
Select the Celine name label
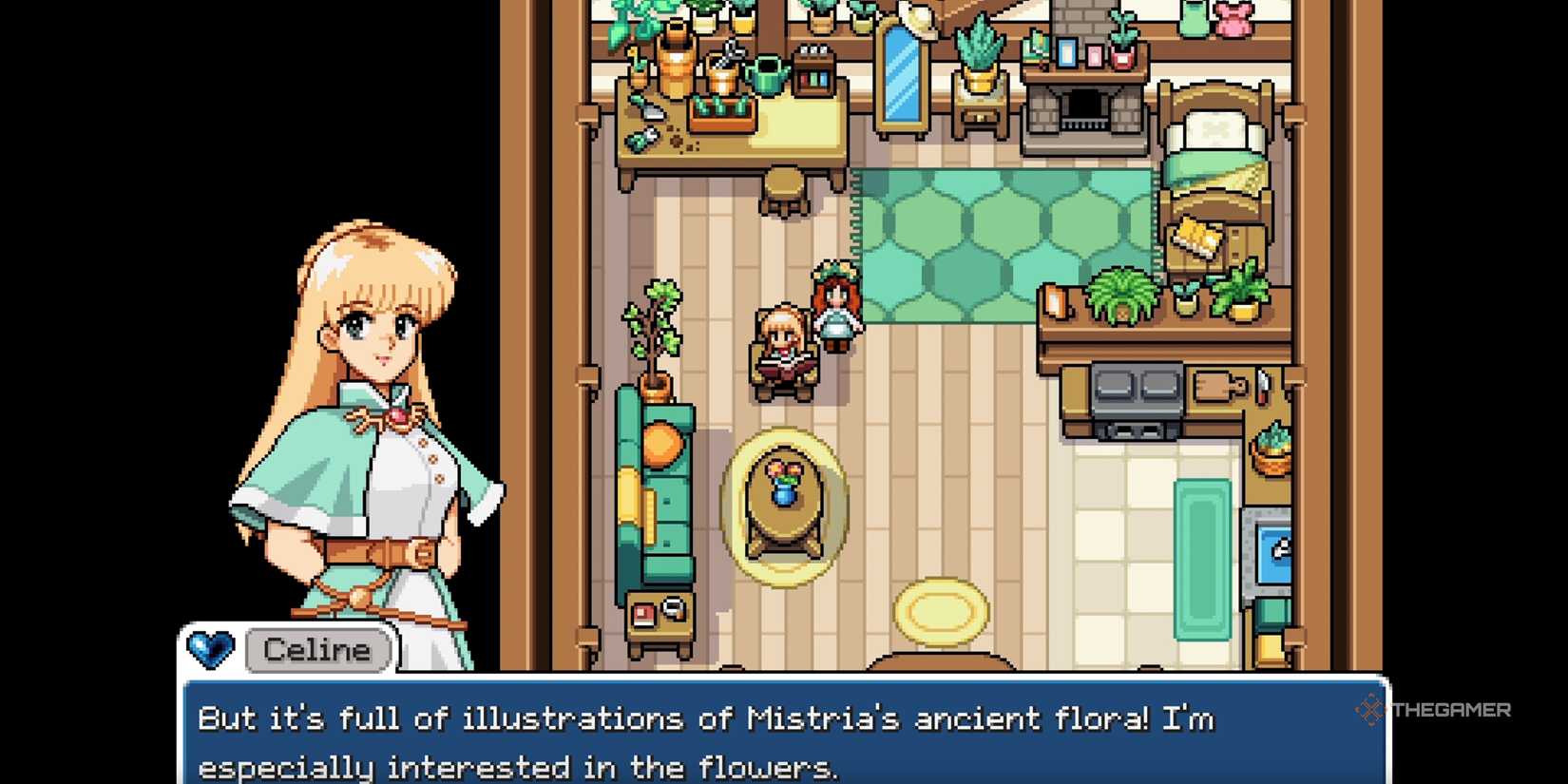(x=316, y=650)
